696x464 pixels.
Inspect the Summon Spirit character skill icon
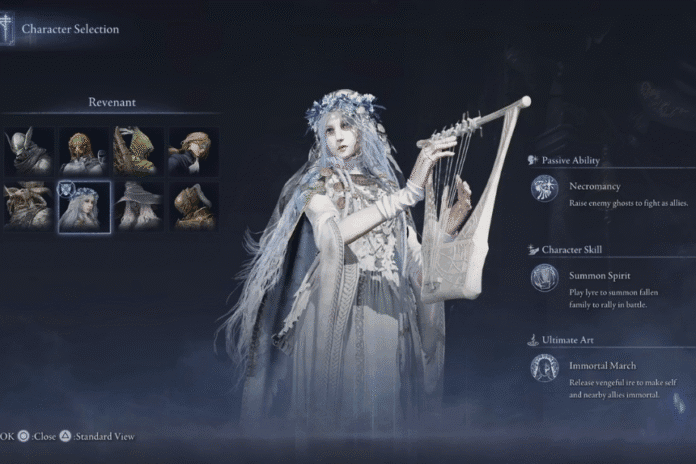point(545,278)
